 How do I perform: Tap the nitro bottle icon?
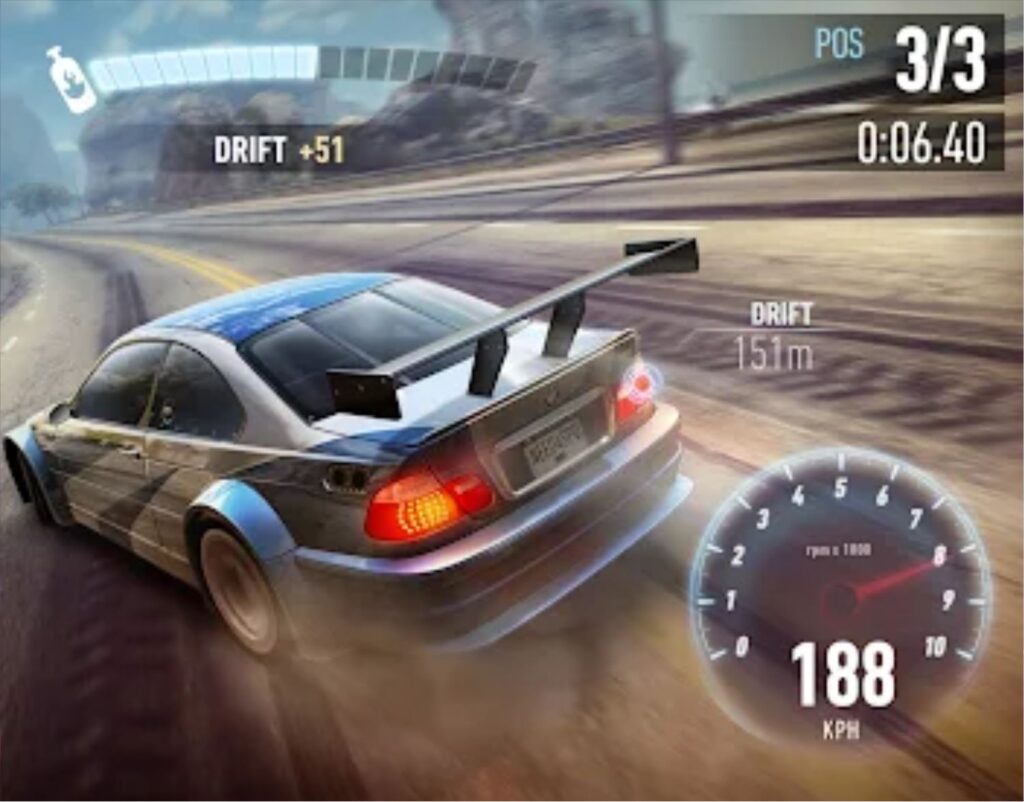pyautogui.click(x=70, y=79)
